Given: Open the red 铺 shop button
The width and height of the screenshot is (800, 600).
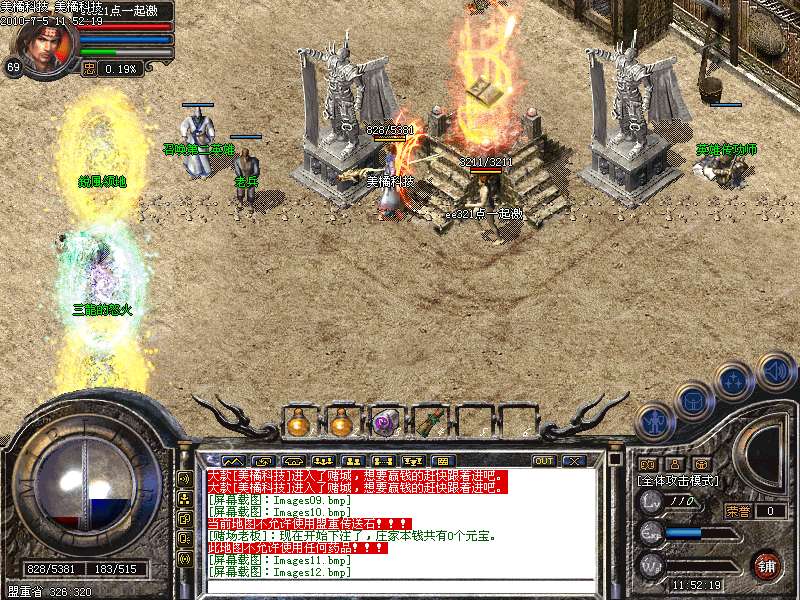Looking at the screenshot, I should point(767,564).
